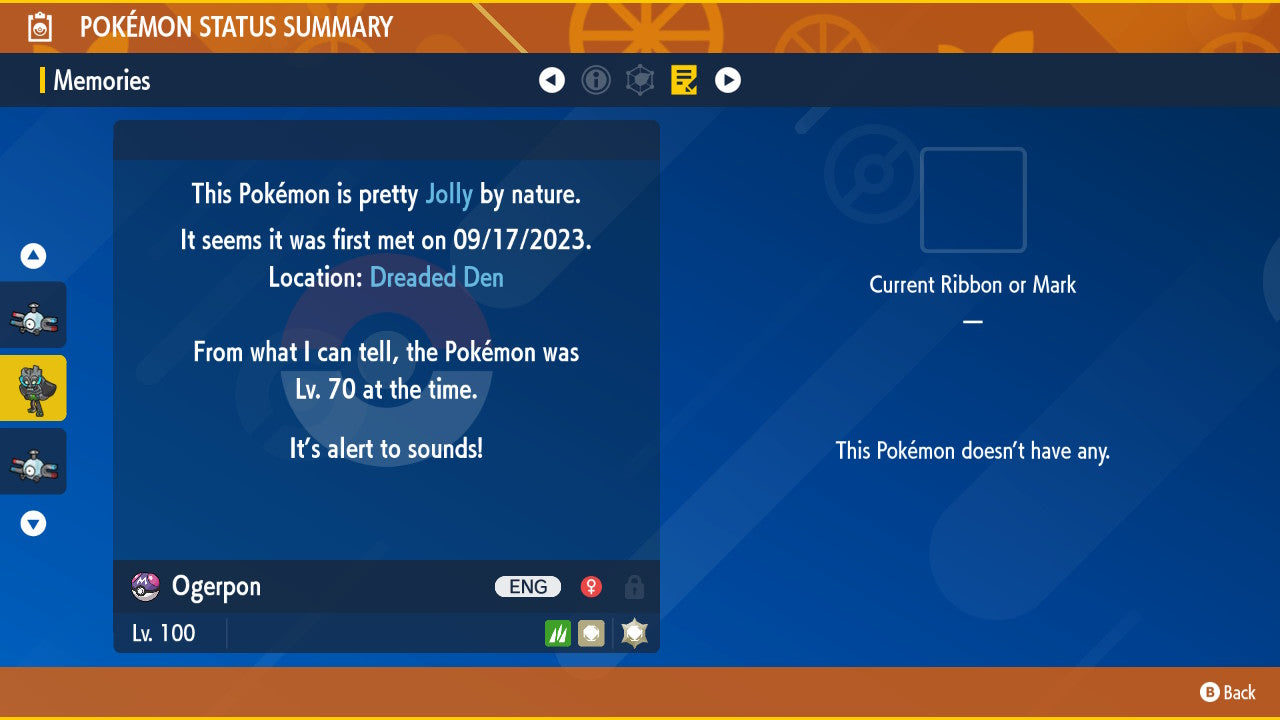The height and width of the screenshot is (720, 1280).
Task: Click the red female gender symbol
Action: pos(590,587)
